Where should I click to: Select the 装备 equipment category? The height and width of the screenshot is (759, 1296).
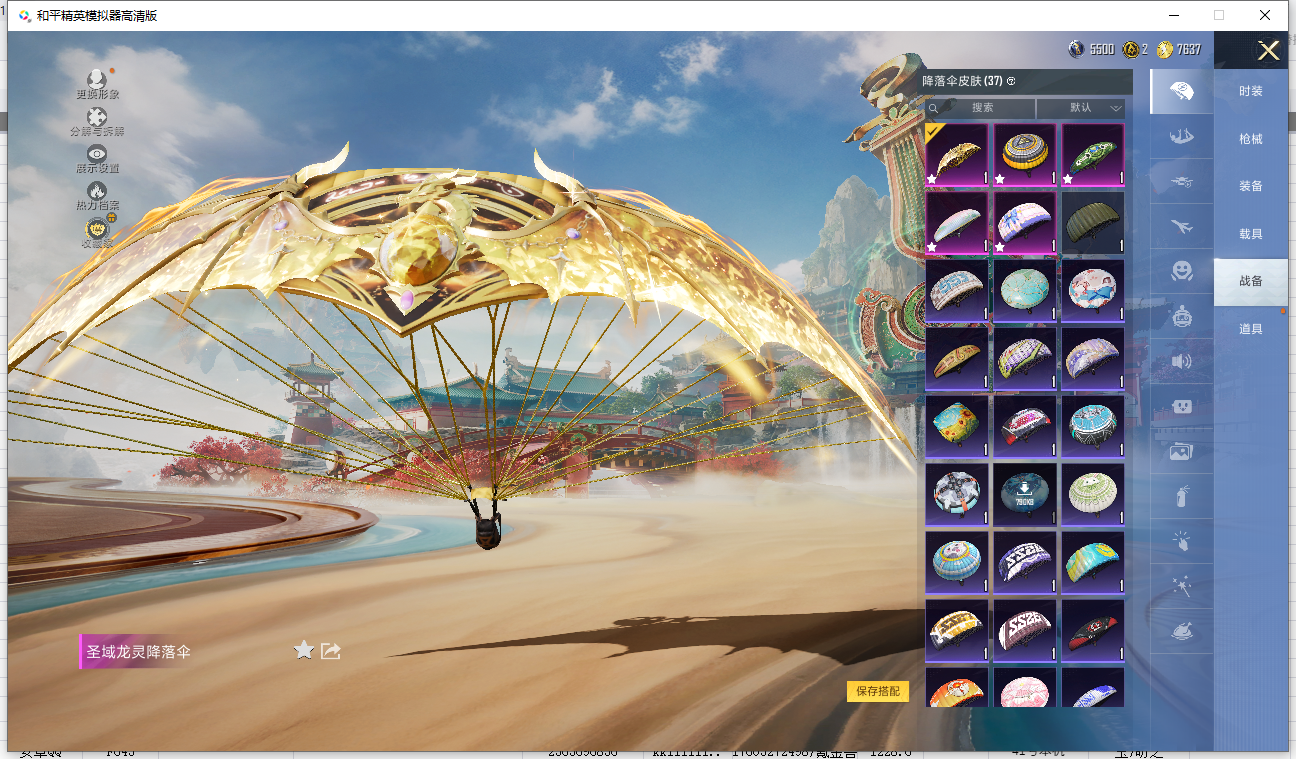coord(1250,186)
